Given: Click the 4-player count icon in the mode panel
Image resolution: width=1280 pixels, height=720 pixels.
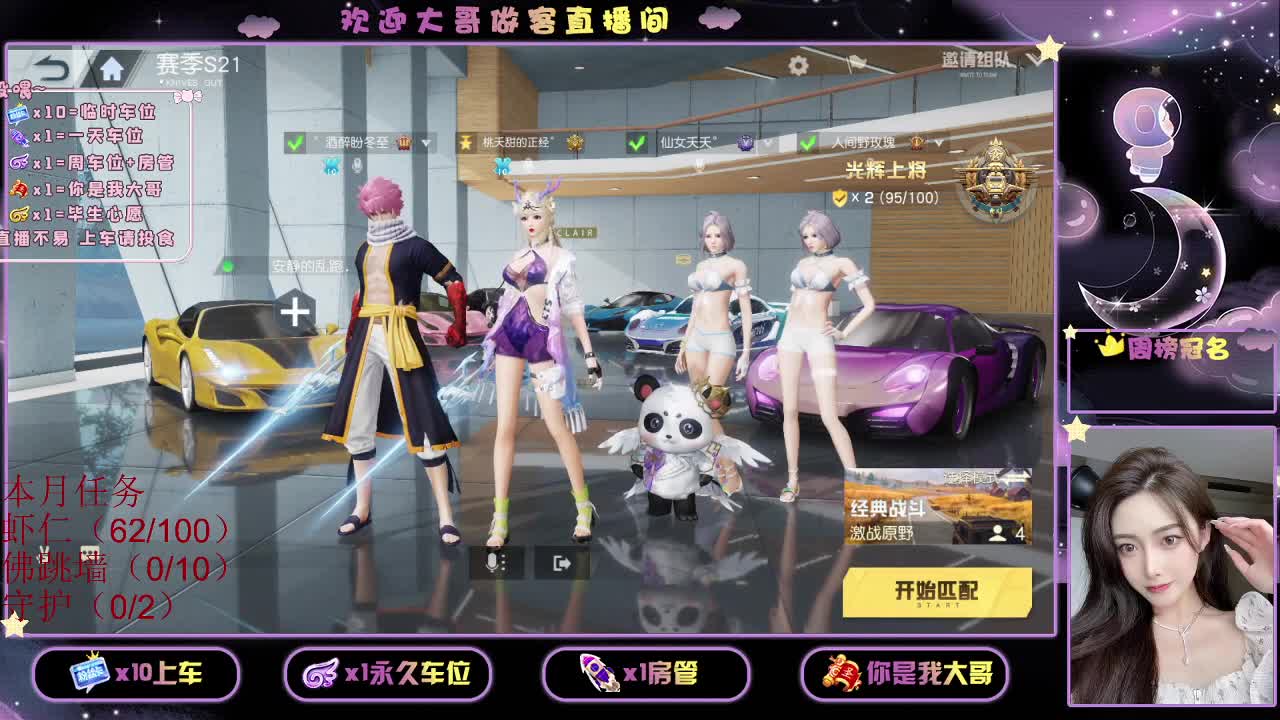Looking at the screenshot, I should (1005, 533).
